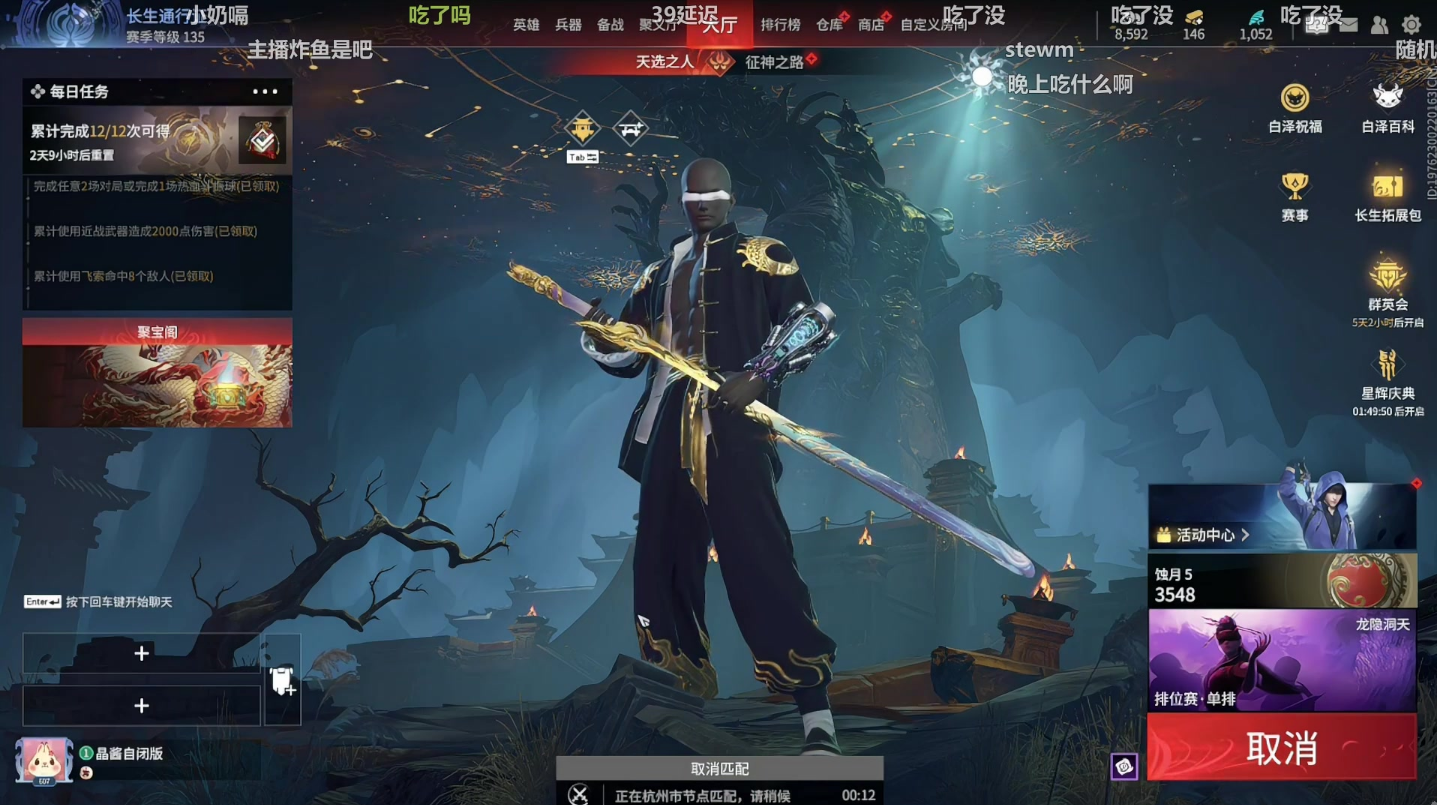The height and width of the screenshot is (805, 1437).
Task: Expand the 每日任务 three-dot menu
Action: click(x=265, y=92)
